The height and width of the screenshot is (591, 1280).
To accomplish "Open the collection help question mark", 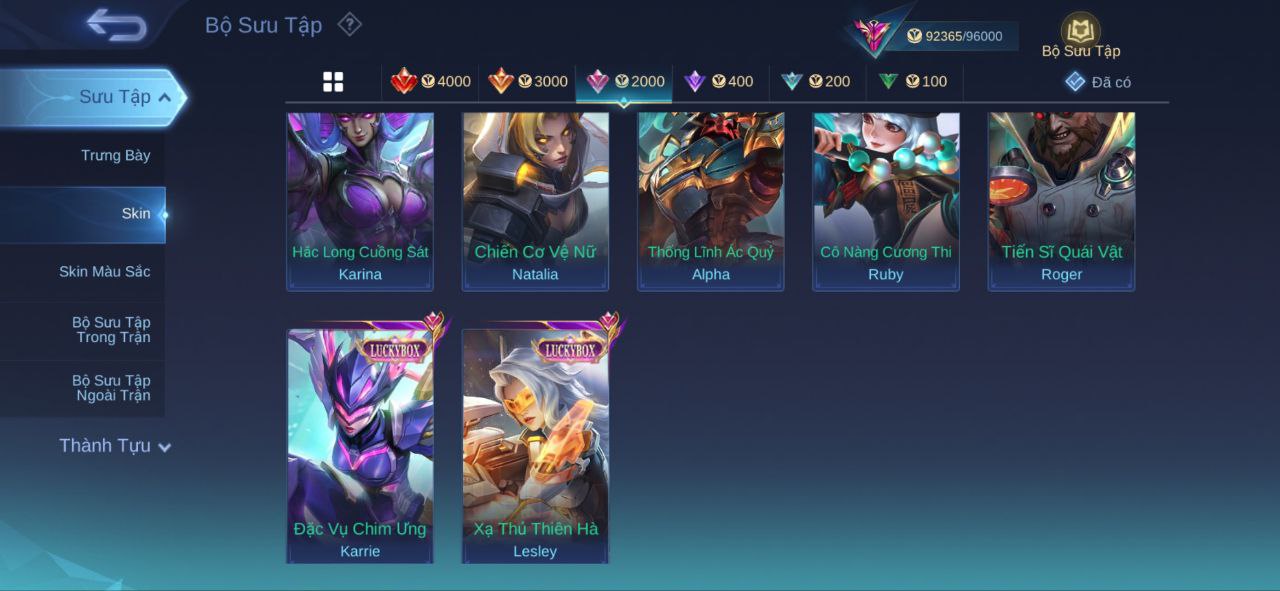I will 349,24.
